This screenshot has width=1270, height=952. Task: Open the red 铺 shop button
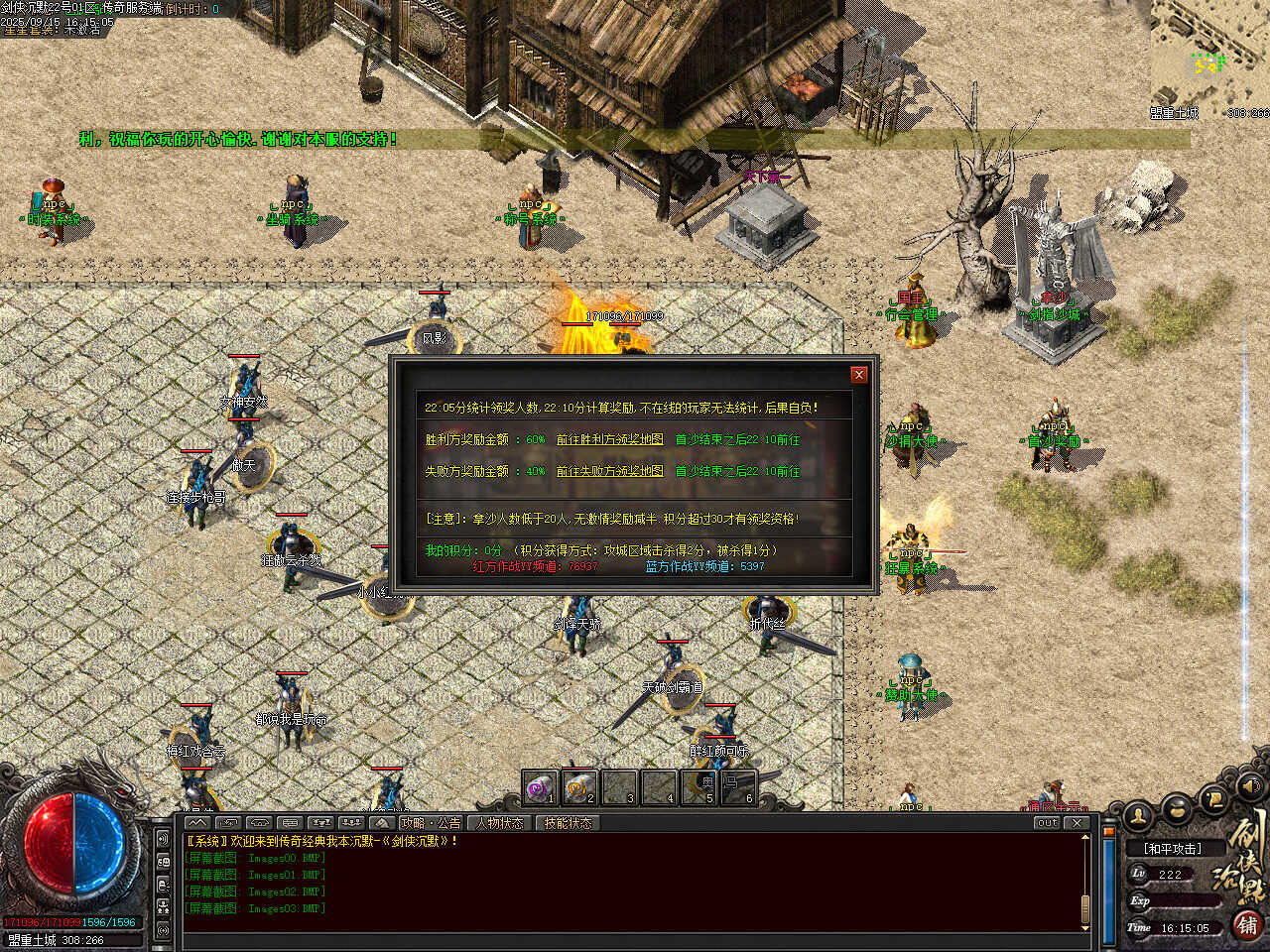(1248, 925)
